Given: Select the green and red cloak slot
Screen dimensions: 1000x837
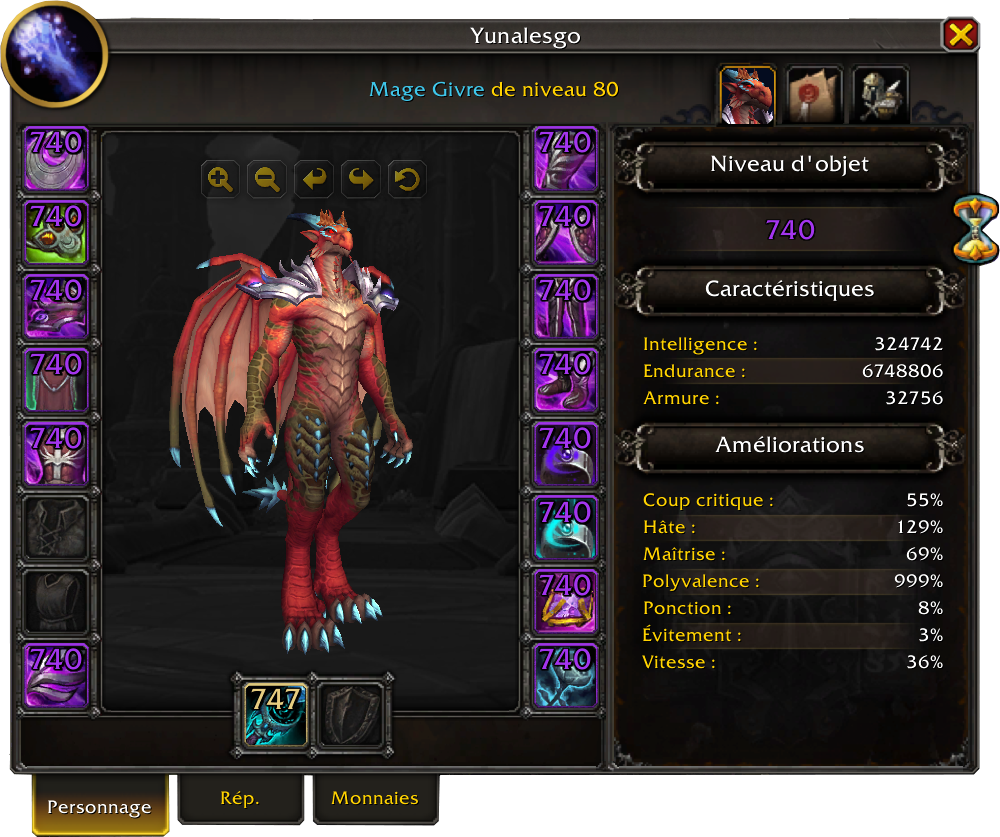Looking at the screenshot, I should coord(57,380).
